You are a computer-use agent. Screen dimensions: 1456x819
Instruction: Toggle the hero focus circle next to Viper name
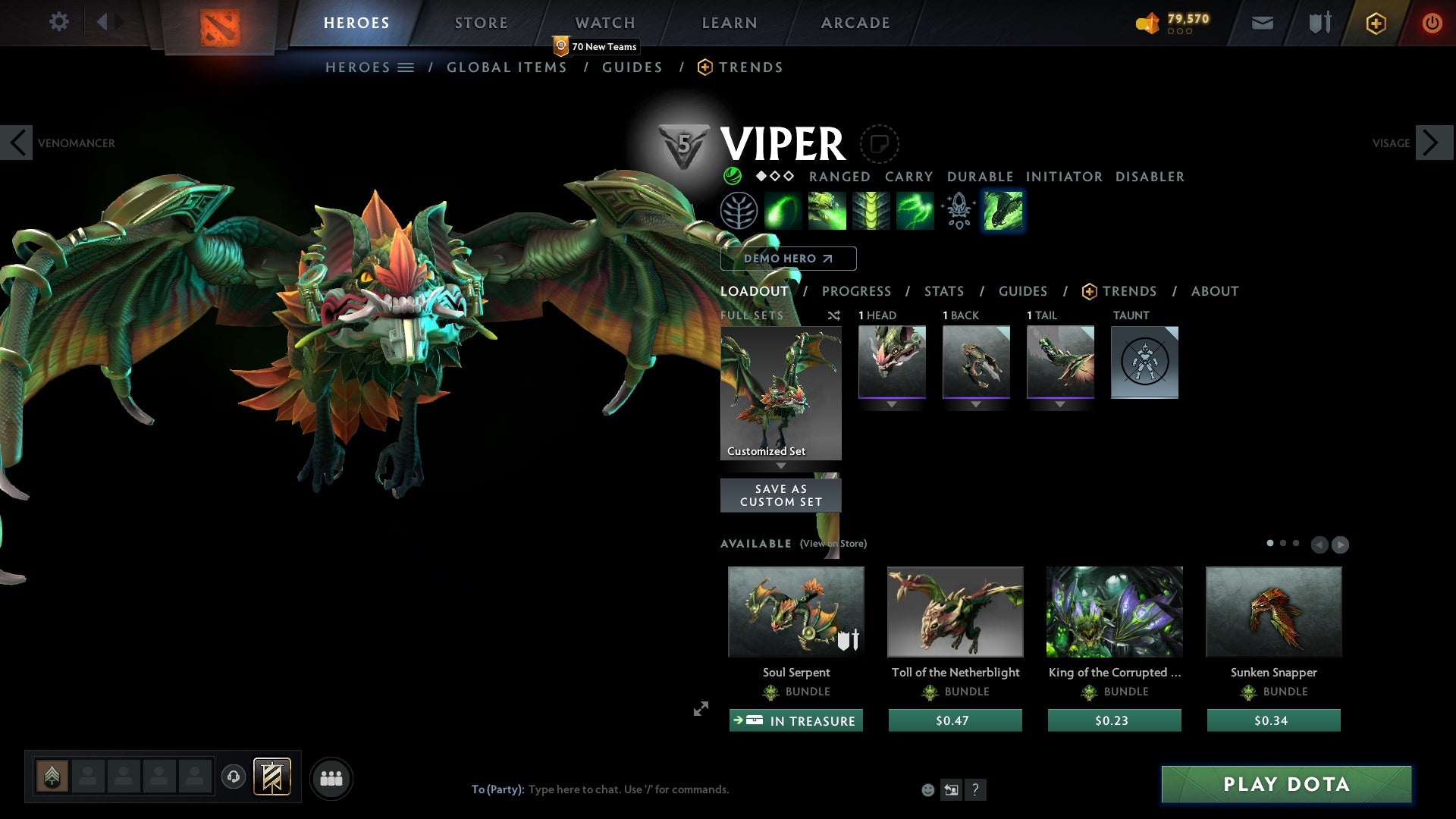tap(878, 144)
